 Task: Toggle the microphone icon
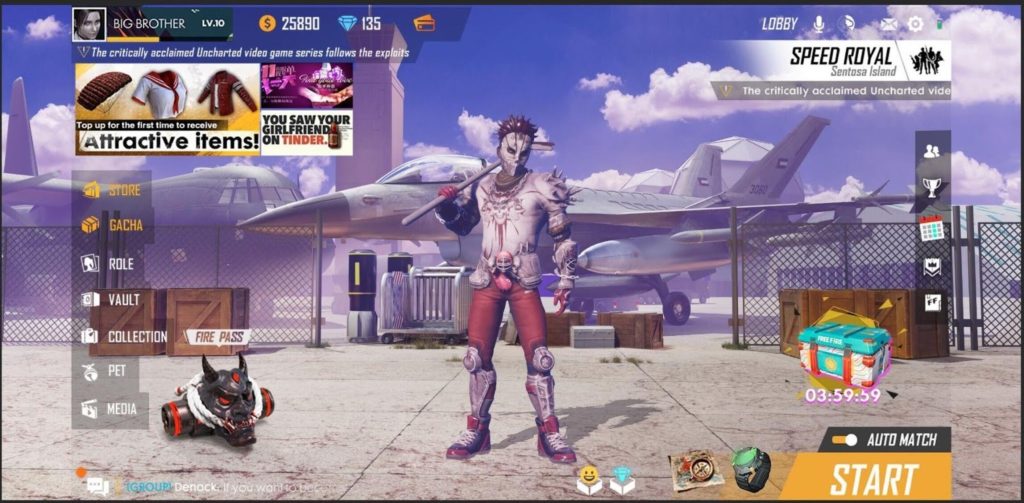(x=819, y=23)
